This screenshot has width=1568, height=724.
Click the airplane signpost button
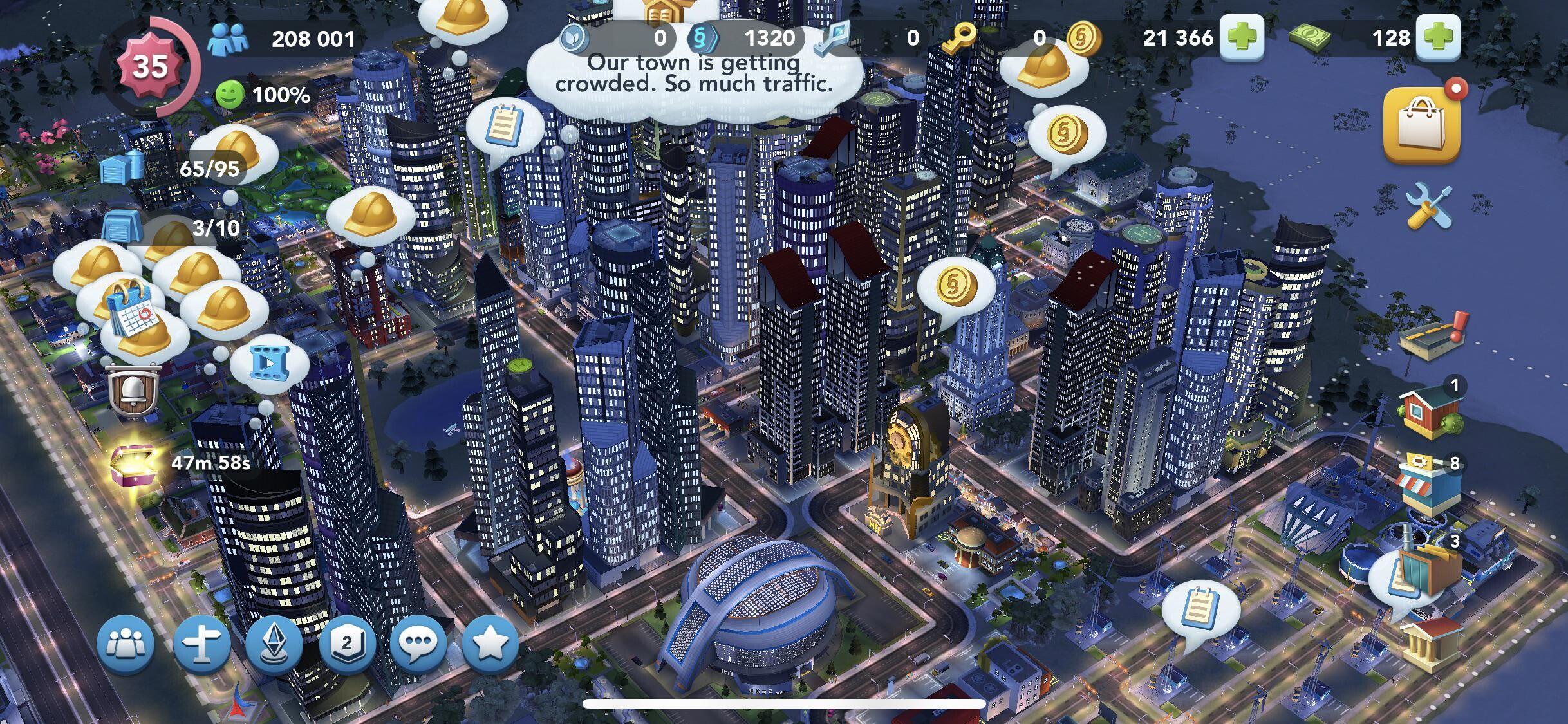(201, 644)
